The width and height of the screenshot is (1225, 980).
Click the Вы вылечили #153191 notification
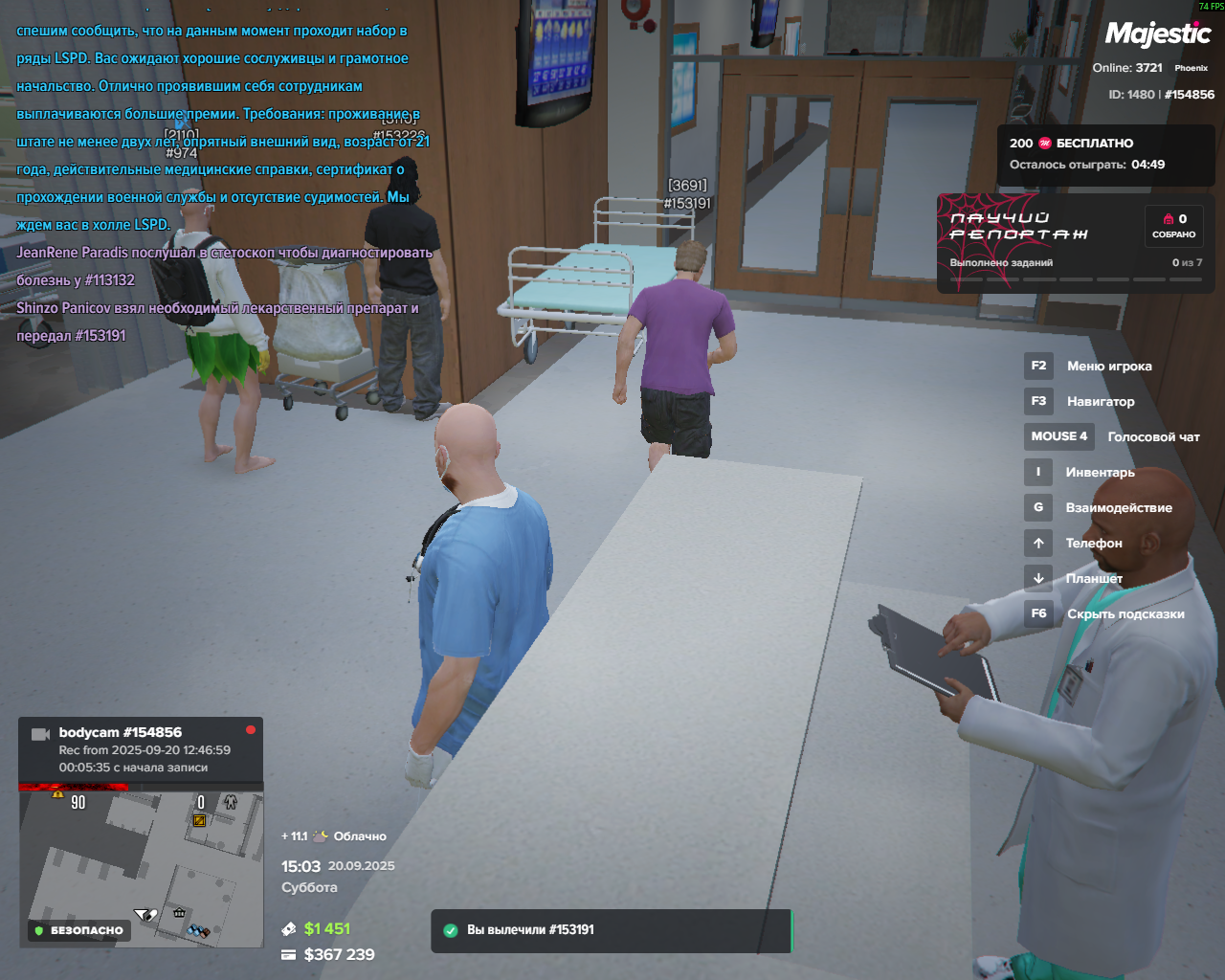(x=612, y=930)
